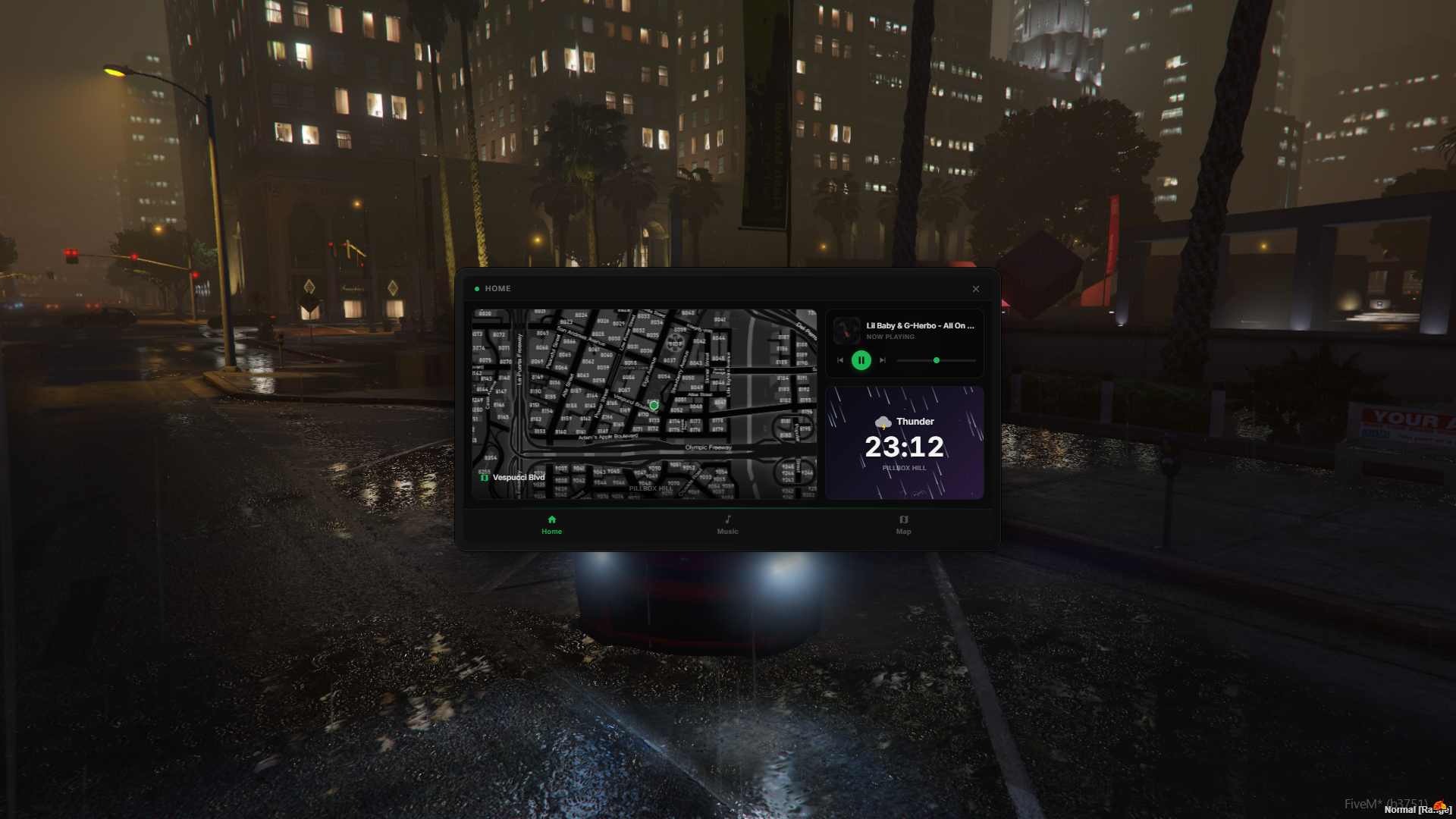
Task: Click the green player location marker on map
Action: click(x=654, y=405)
